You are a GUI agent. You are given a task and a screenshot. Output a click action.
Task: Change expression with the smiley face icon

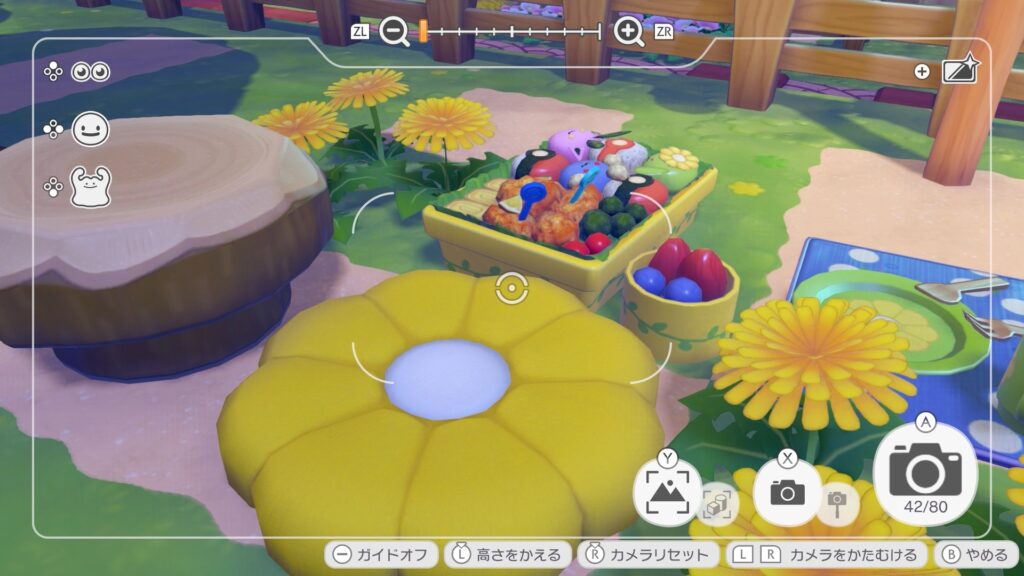pyautogui.click(x=90, y=129)
